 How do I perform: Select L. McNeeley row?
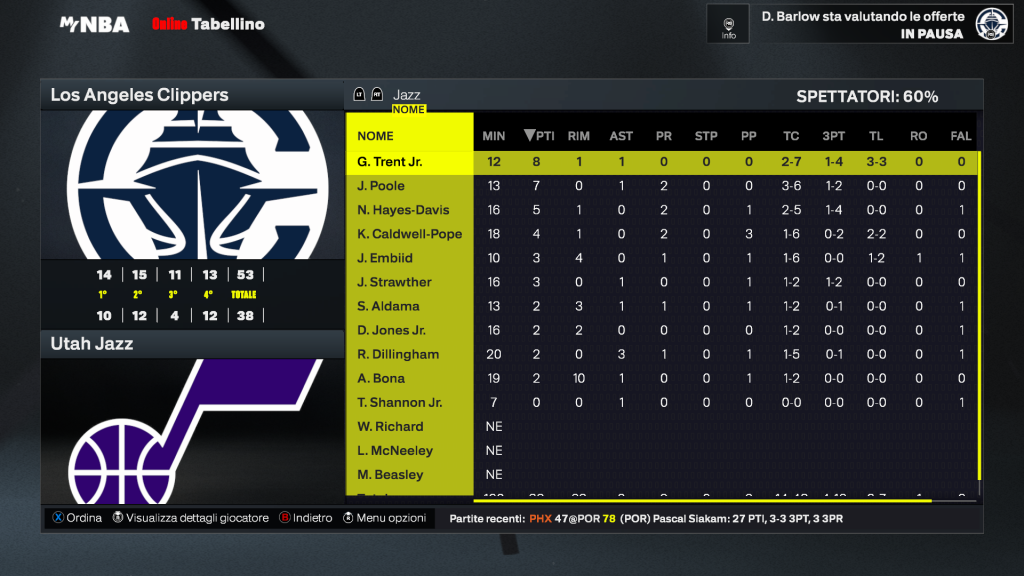(395, 450)
